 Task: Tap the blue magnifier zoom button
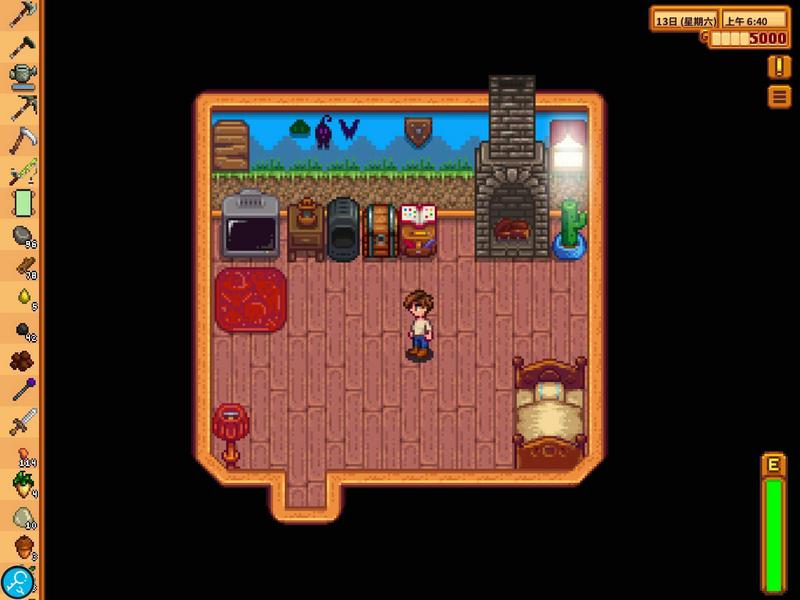pos(17,581)
